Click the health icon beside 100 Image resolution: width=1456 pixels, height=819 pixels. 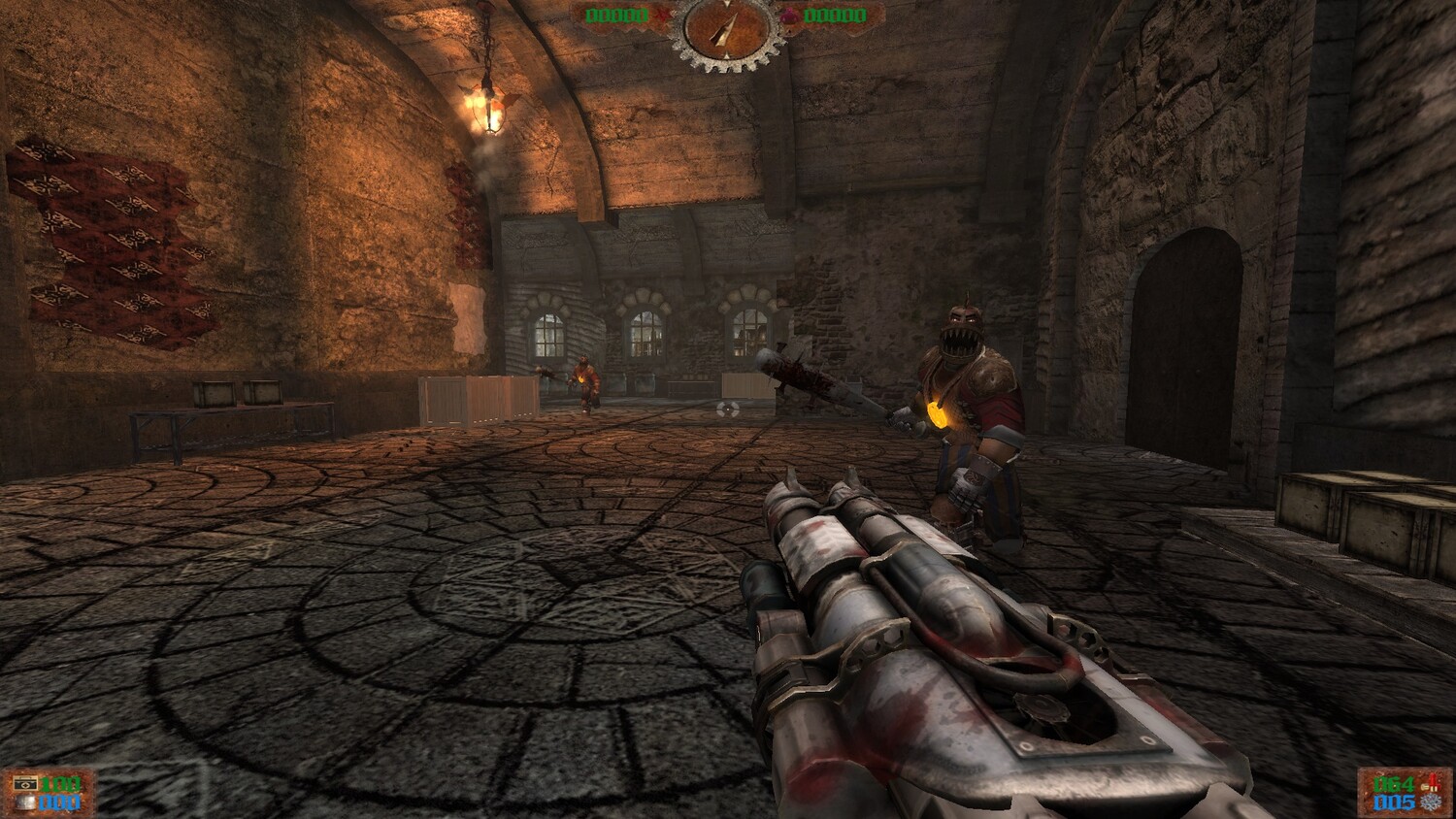(25, 783)
